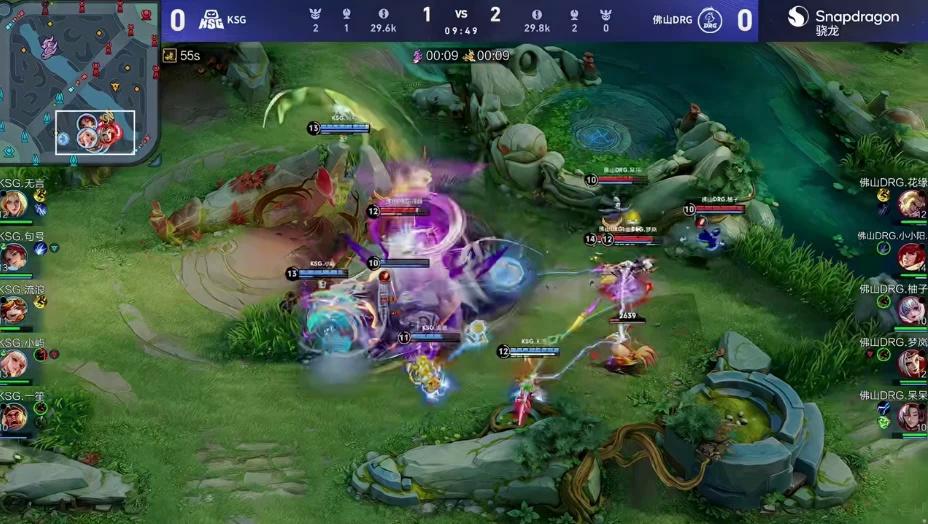928x524 pixels.
Task: Click the minimap in the corner
Action: coord(78,82)
